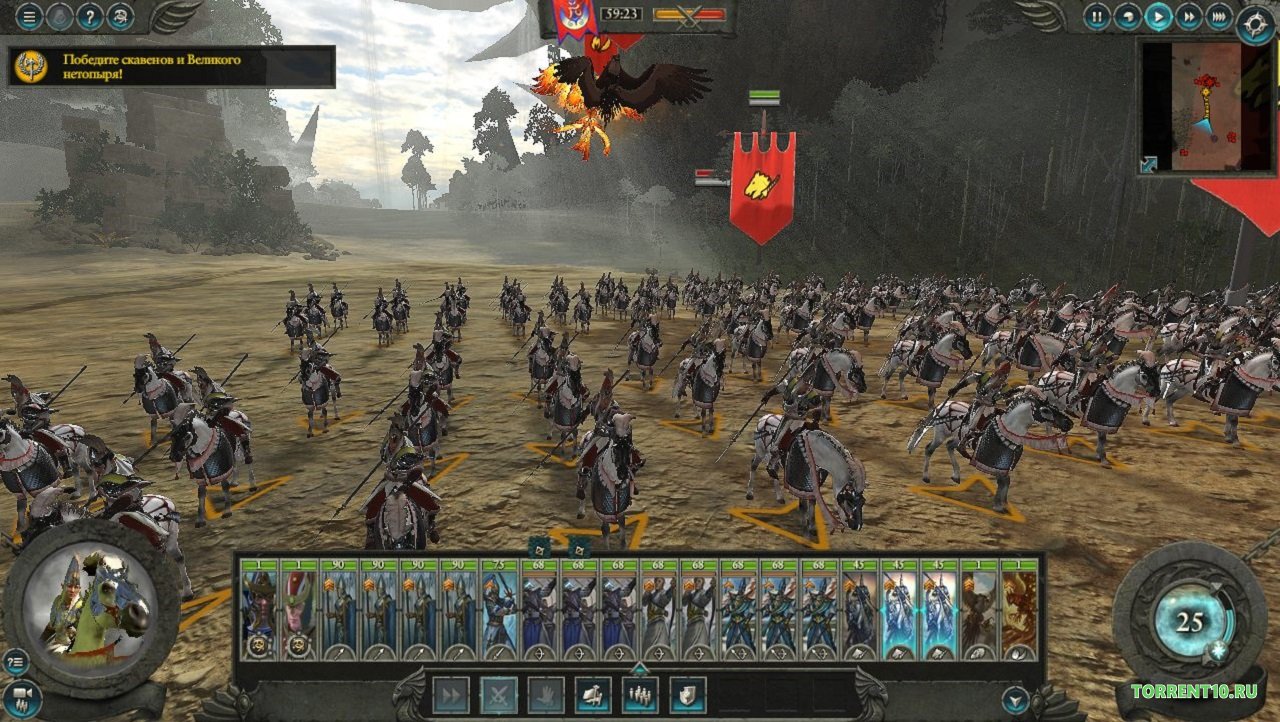This screenshot has height=722, width=1280.
Task: Click the skull and scythe icon button
Action: 121,16
